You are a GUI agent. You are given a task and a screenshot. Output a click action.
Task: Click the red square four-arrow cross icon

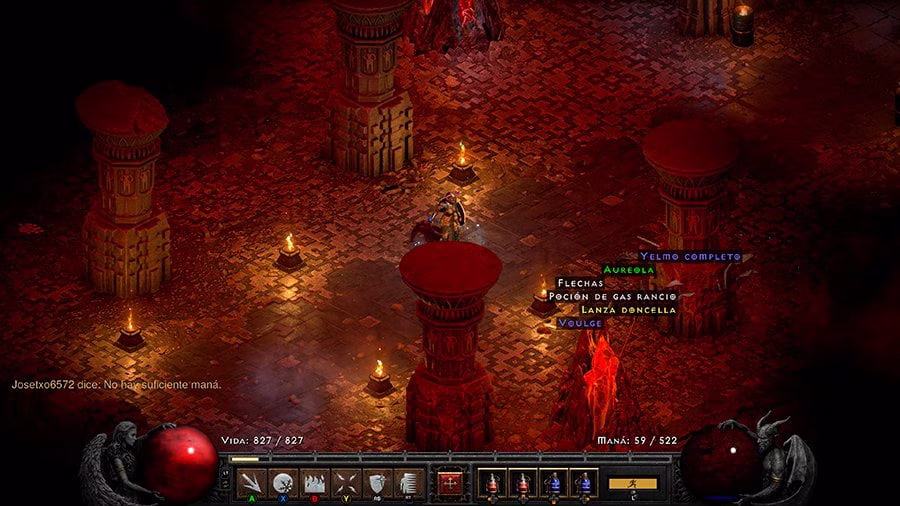[x=450, y=483]
